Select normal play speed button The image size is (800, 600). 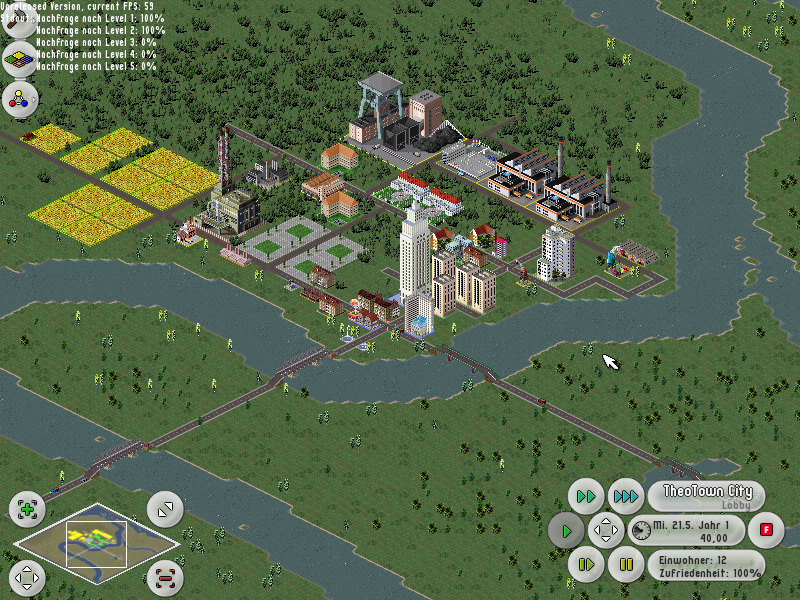pyautogui.click(x=567, y=530)
